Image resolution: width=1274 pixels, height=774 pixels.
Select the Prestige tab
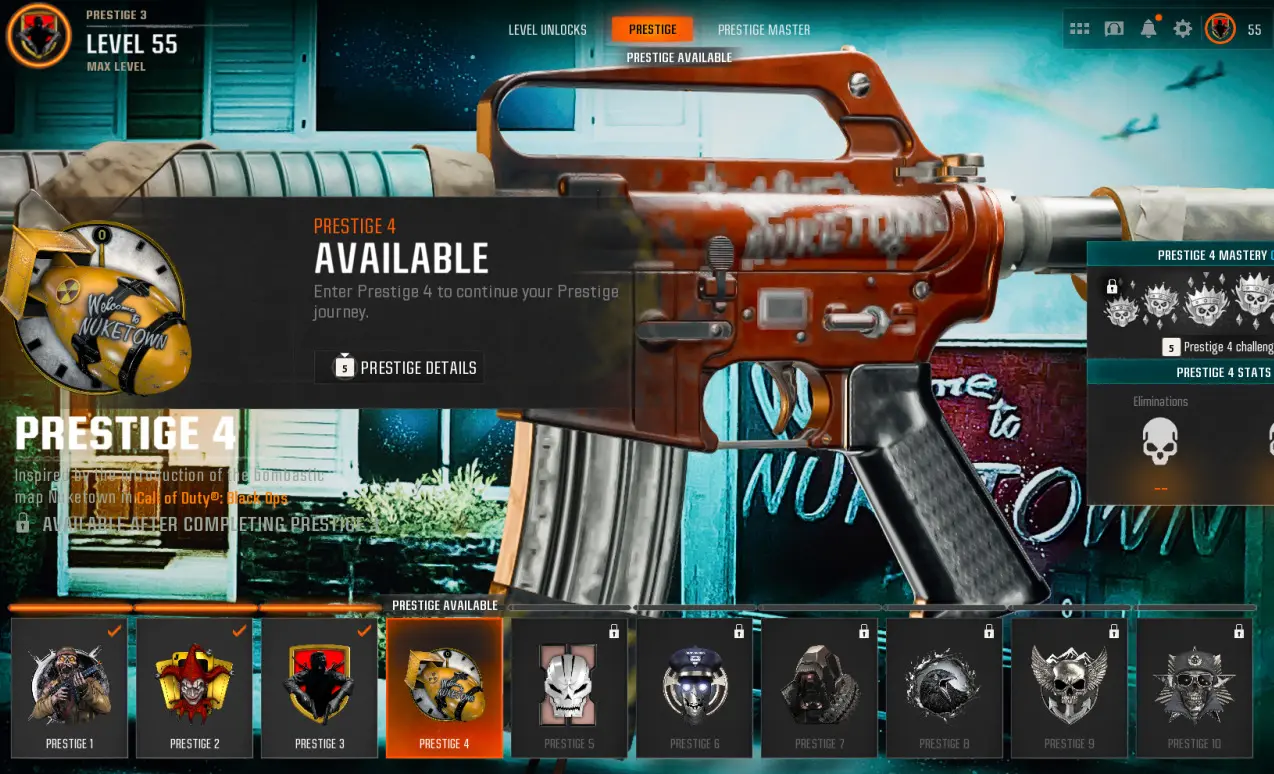click(x=652, y=30)
